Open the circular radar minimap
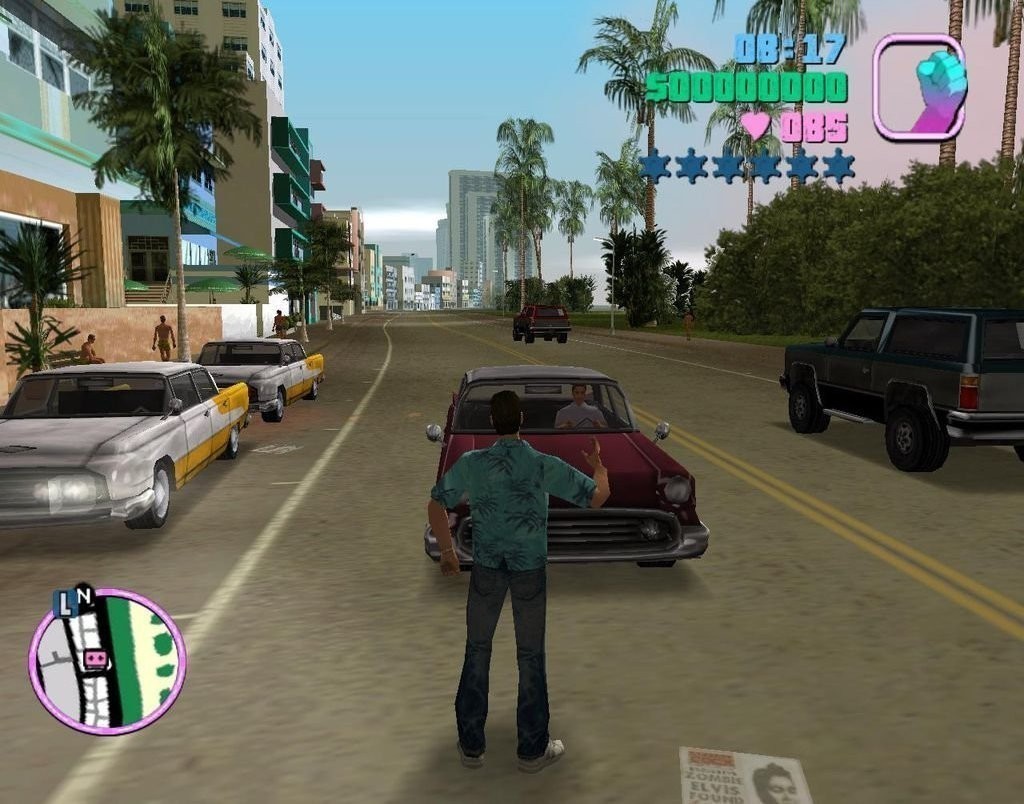Screen dimensions: 1024x804 tap(107, 662)
